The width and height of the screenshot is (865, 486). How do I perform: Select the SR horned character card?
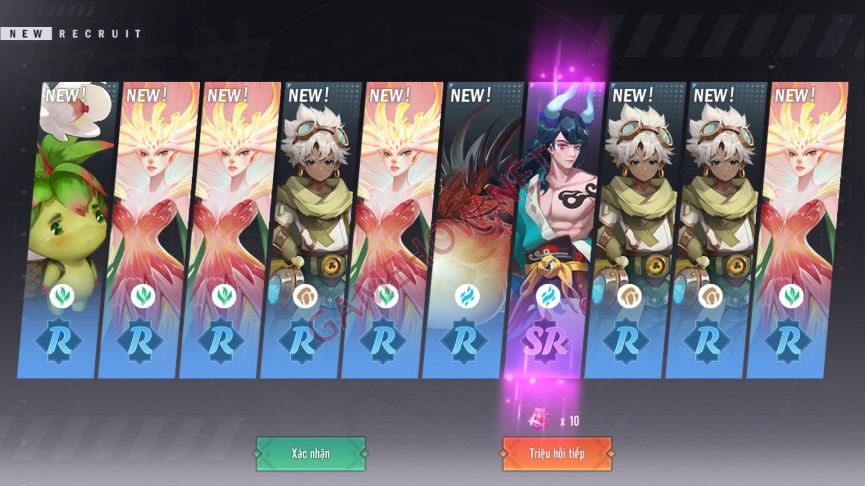[547, 230]
